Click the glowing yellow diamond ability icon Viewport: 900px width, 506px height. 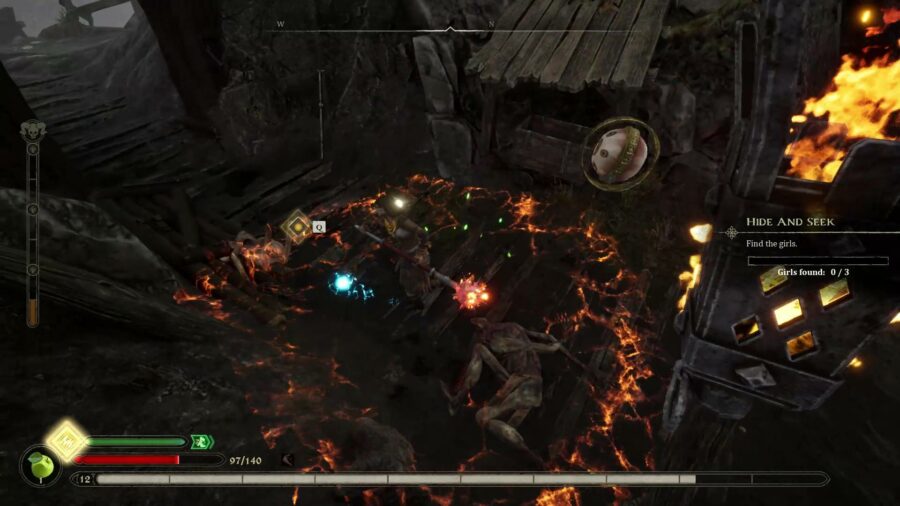pos(66,440)
